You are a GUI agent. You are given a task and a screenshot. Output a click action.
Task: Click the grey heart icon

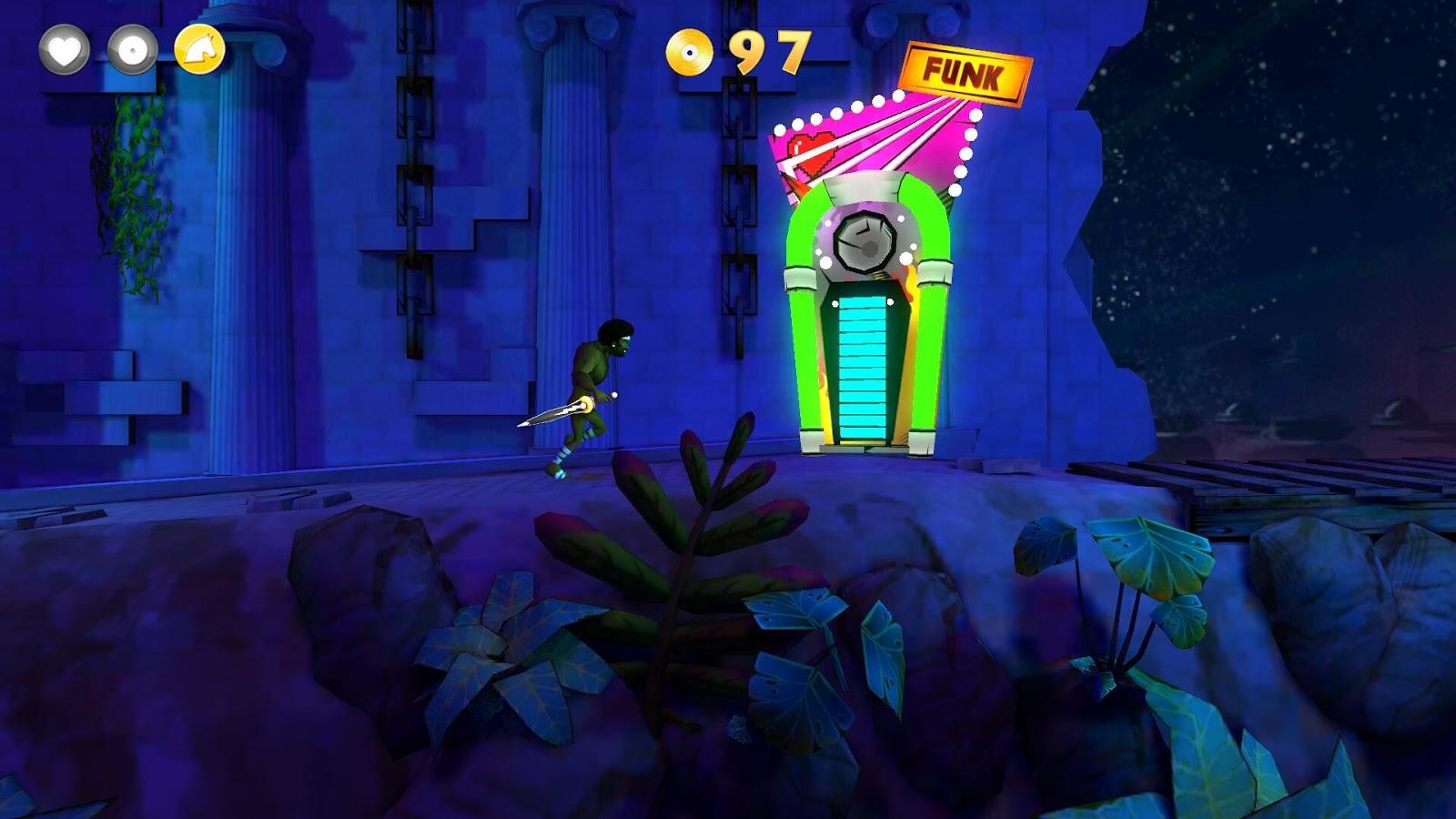coord(64,49)
